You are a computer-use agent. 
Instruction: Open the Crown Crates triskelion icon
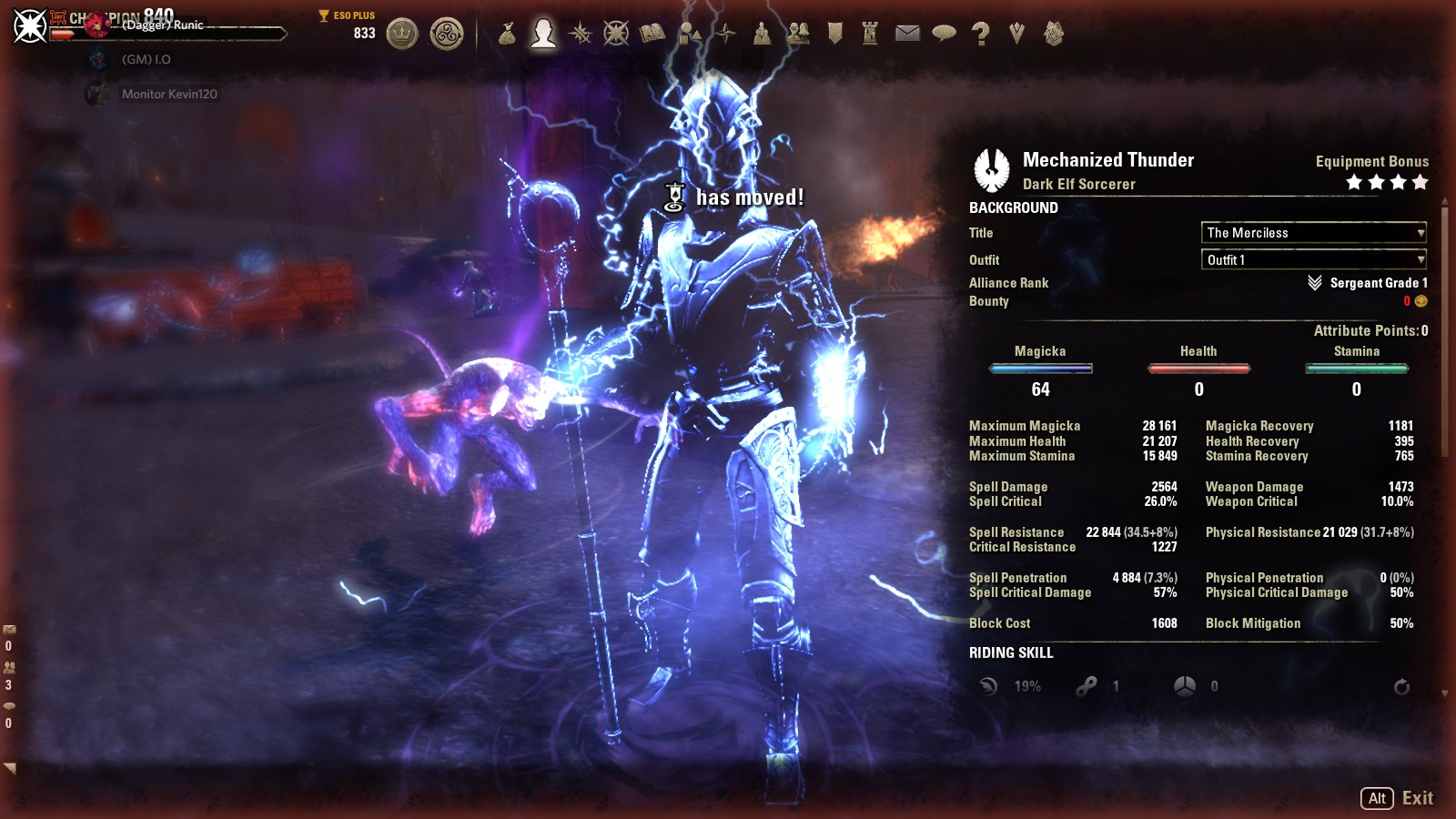pyautogui.click(x=446, y=35)
